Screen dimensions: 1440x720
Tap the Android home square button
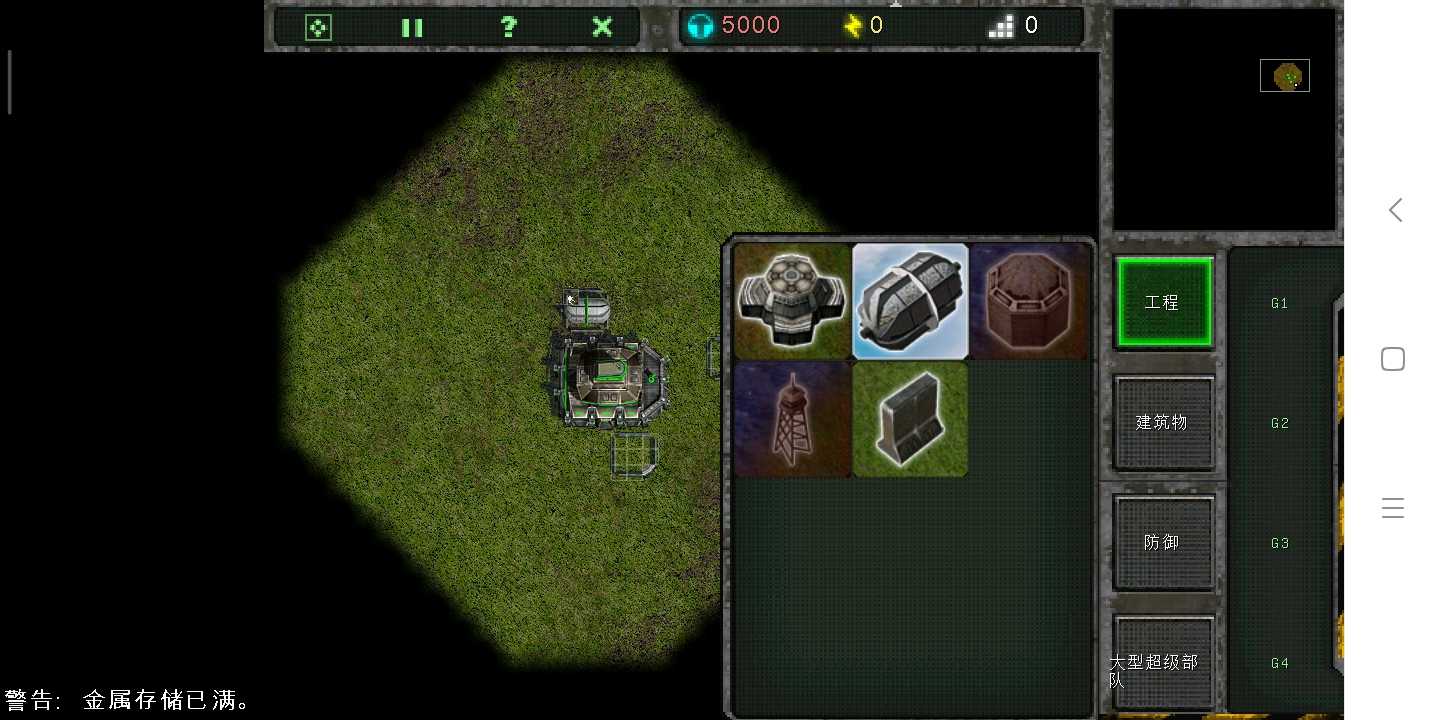pos(1393,359)
